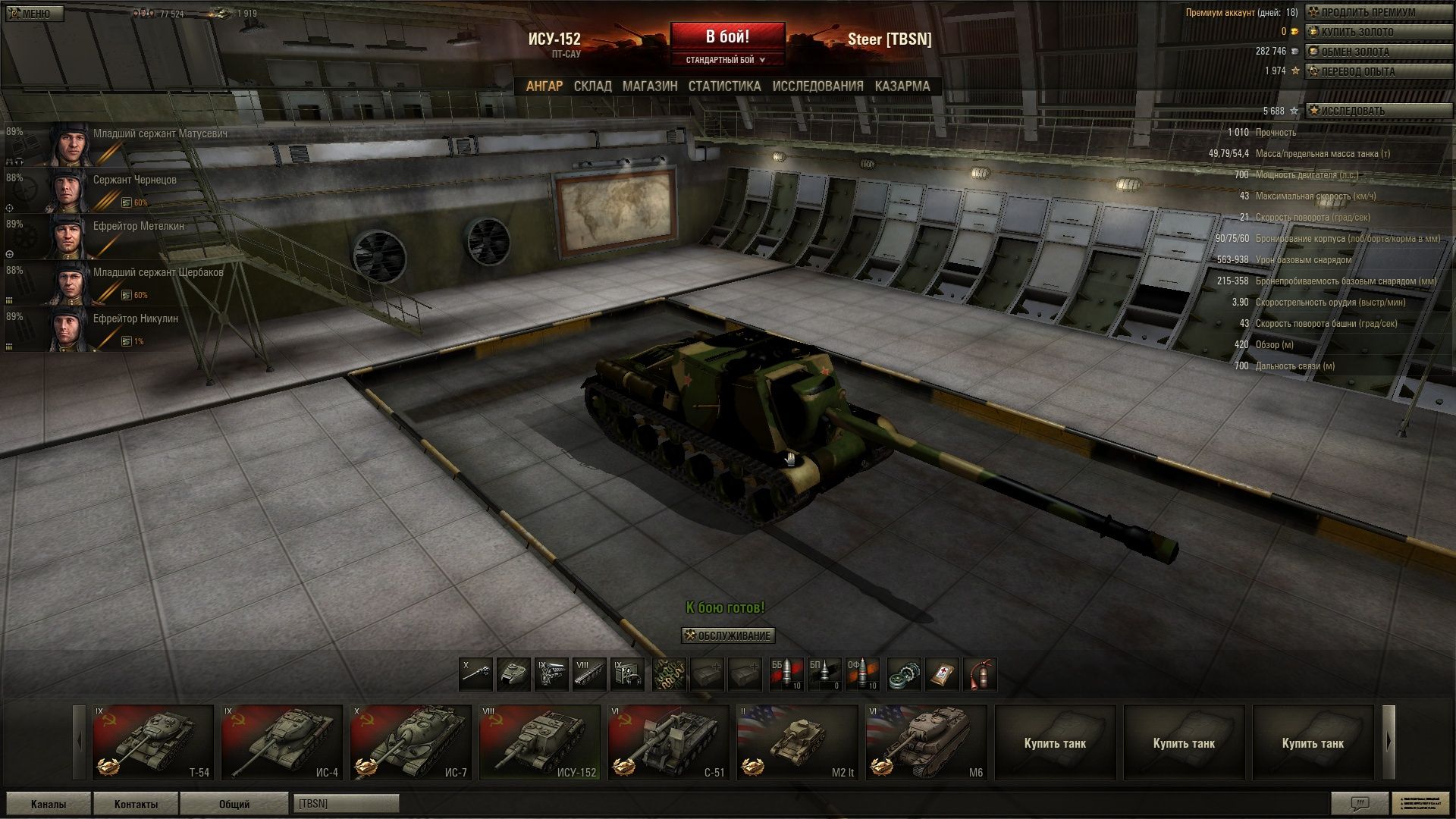Select the ИС-7 tank thumbnail
The height and width of the screenshot is (819, 1456).
tap(410, 742)
